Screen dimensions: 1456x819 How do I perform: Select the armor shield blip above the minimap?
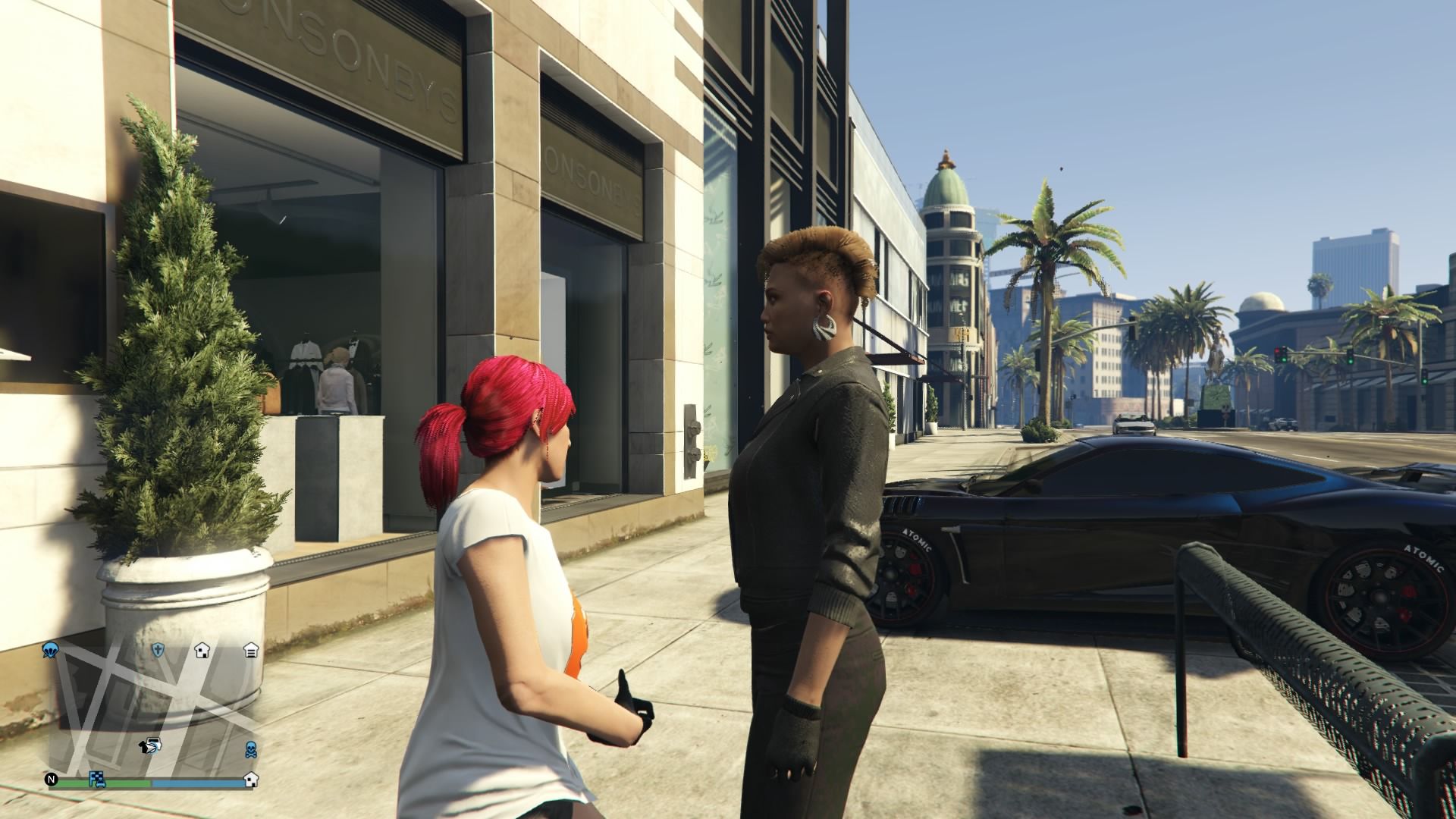pos(158,651)
